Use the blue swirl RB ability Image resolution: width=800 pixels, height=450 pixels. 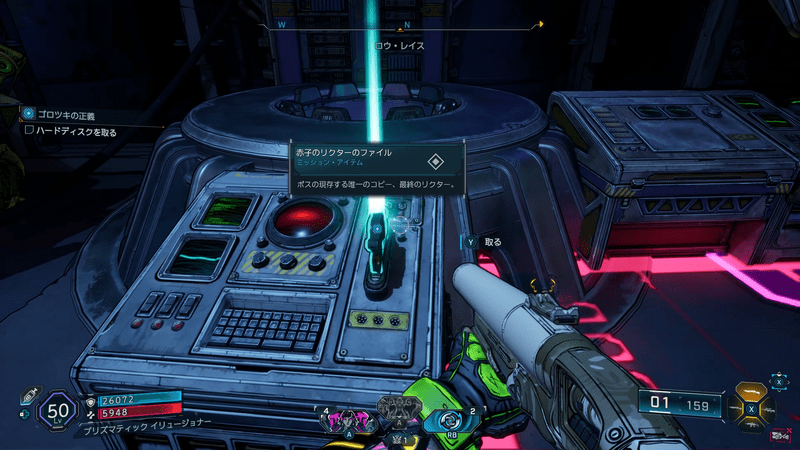[x=446, y=419]
